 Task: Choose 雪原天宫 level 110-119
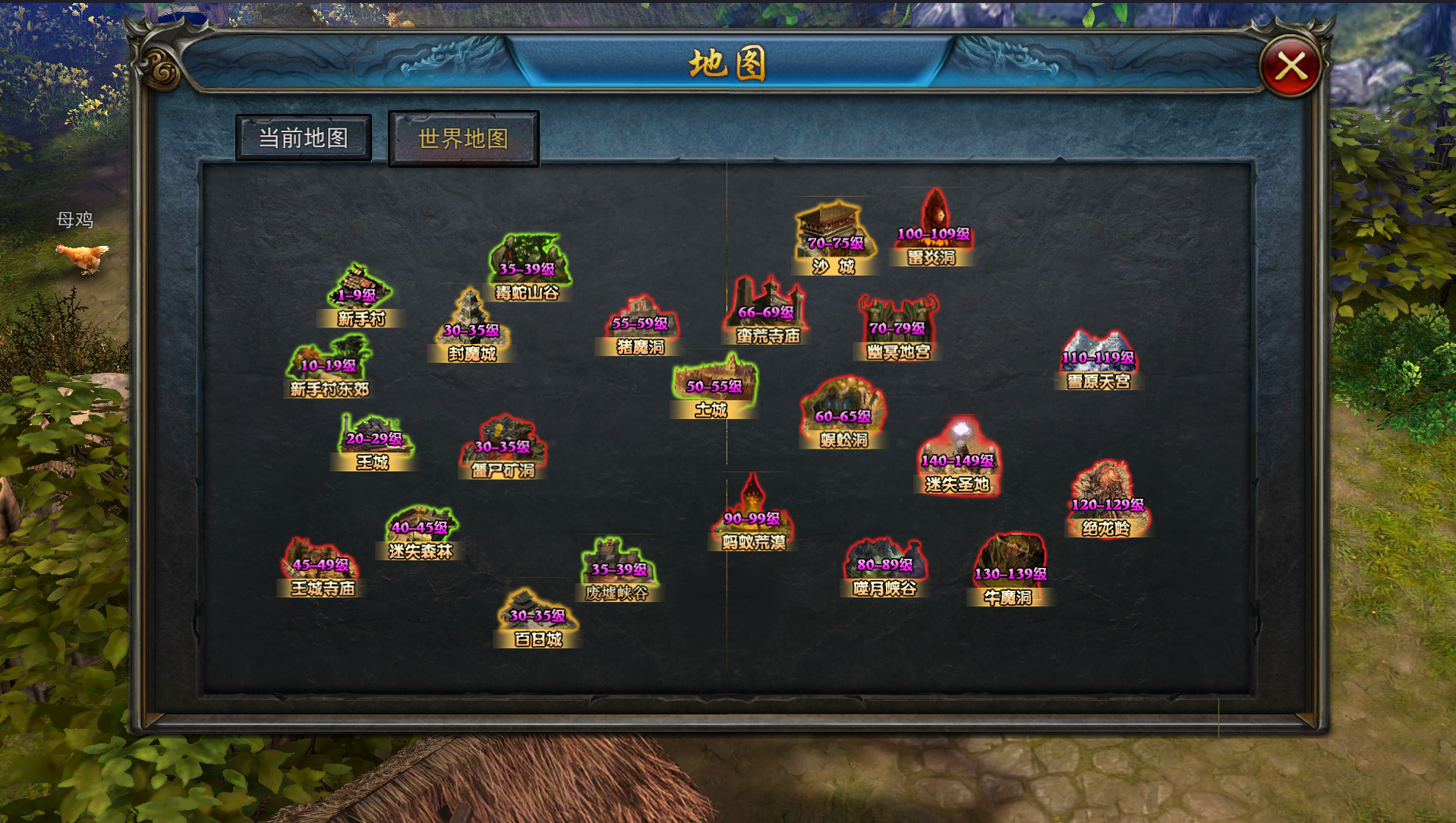tap(1098, 361)
